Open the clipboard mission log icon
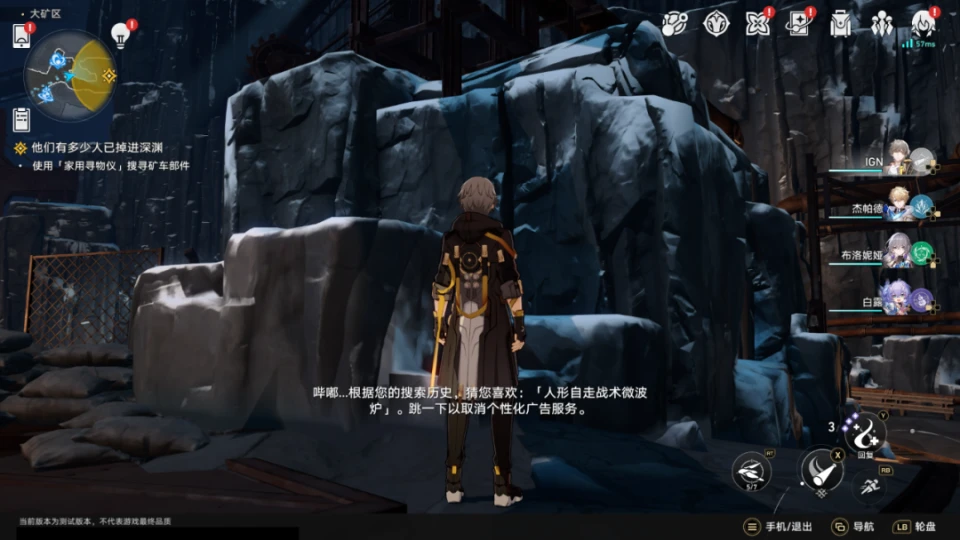The image size is (960, 540). (x=22, y=119)
